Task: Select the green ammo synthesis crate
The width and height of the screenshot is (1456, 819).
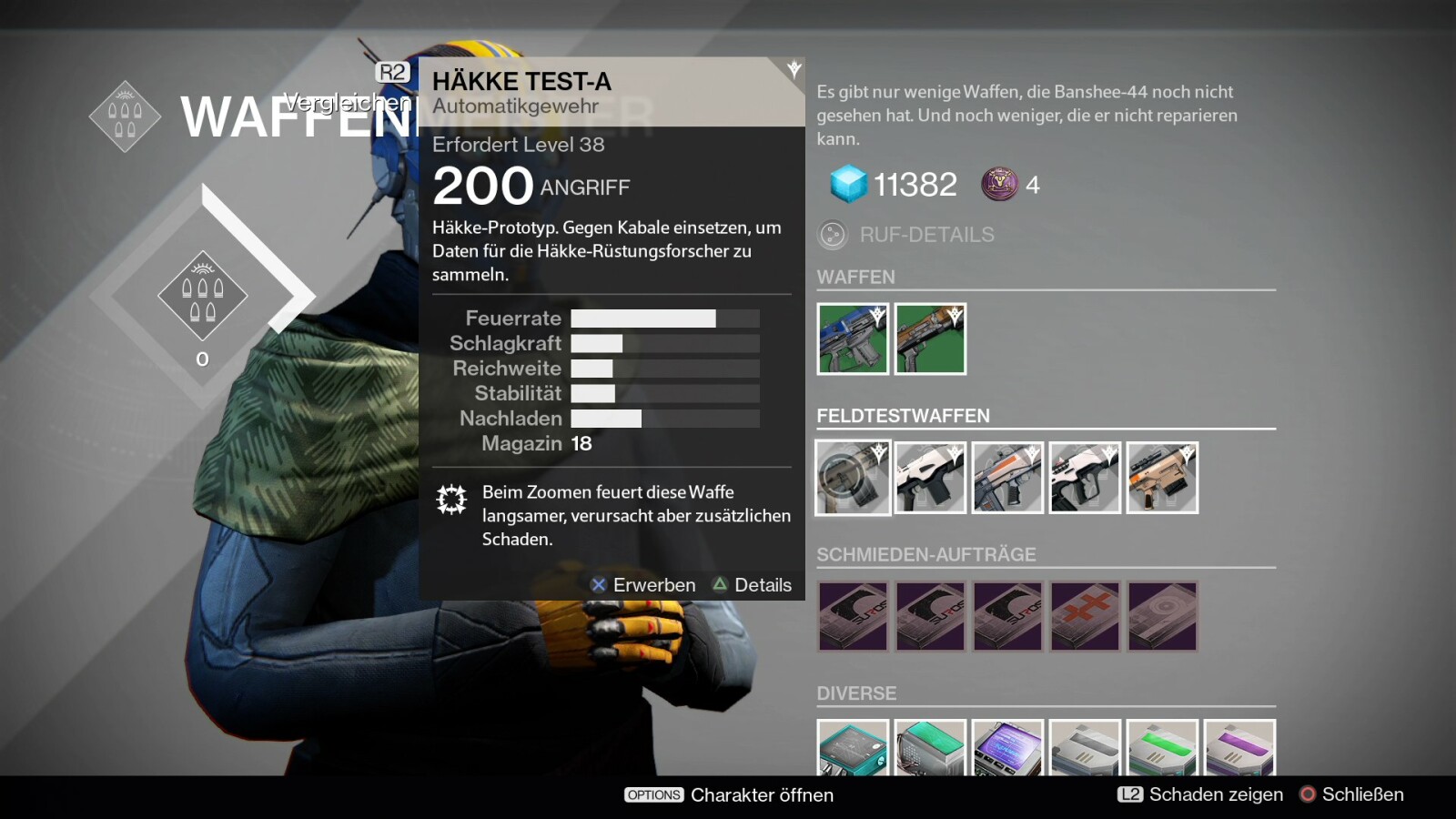Action: point(1162,748)
